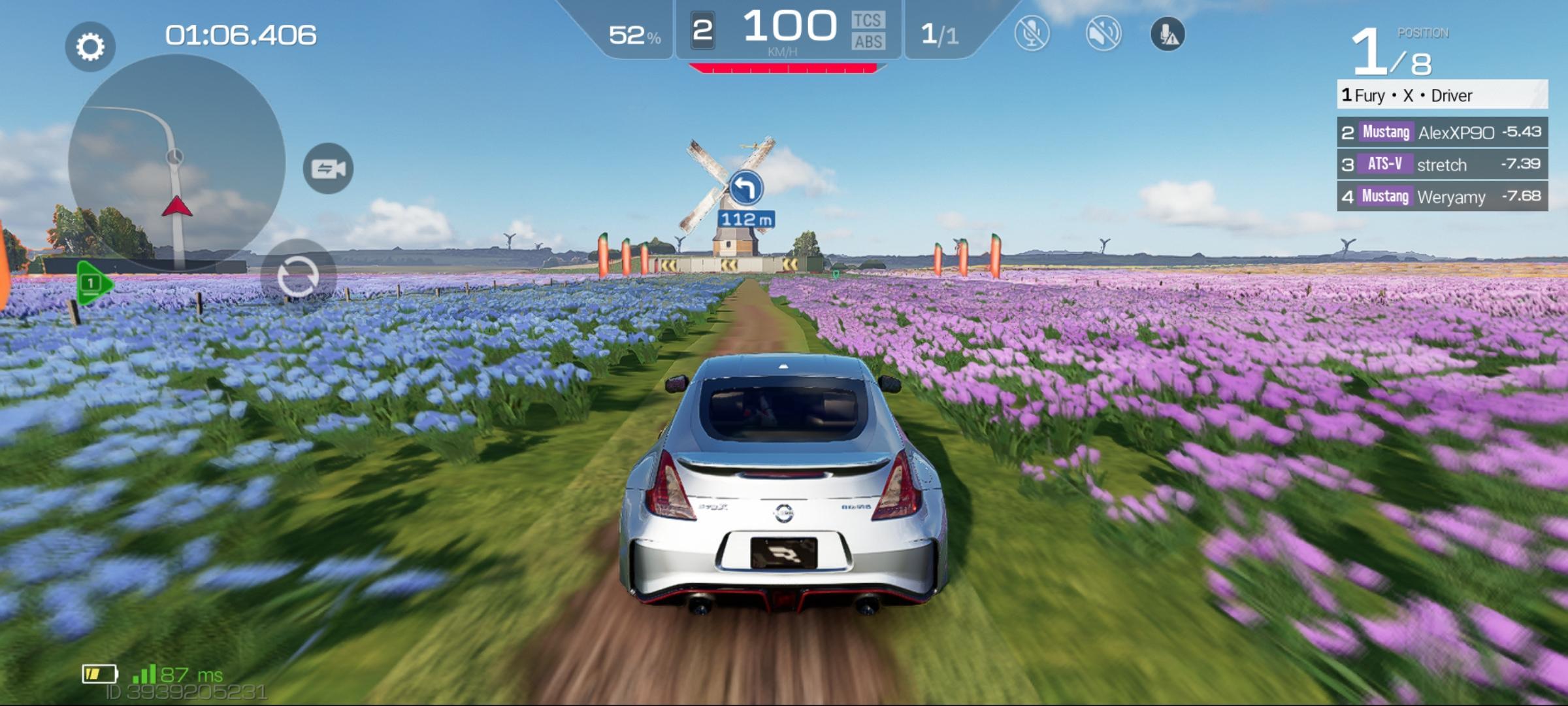Toggle the muted speaker icon

pyautogui.click(x=1103, y=33)
